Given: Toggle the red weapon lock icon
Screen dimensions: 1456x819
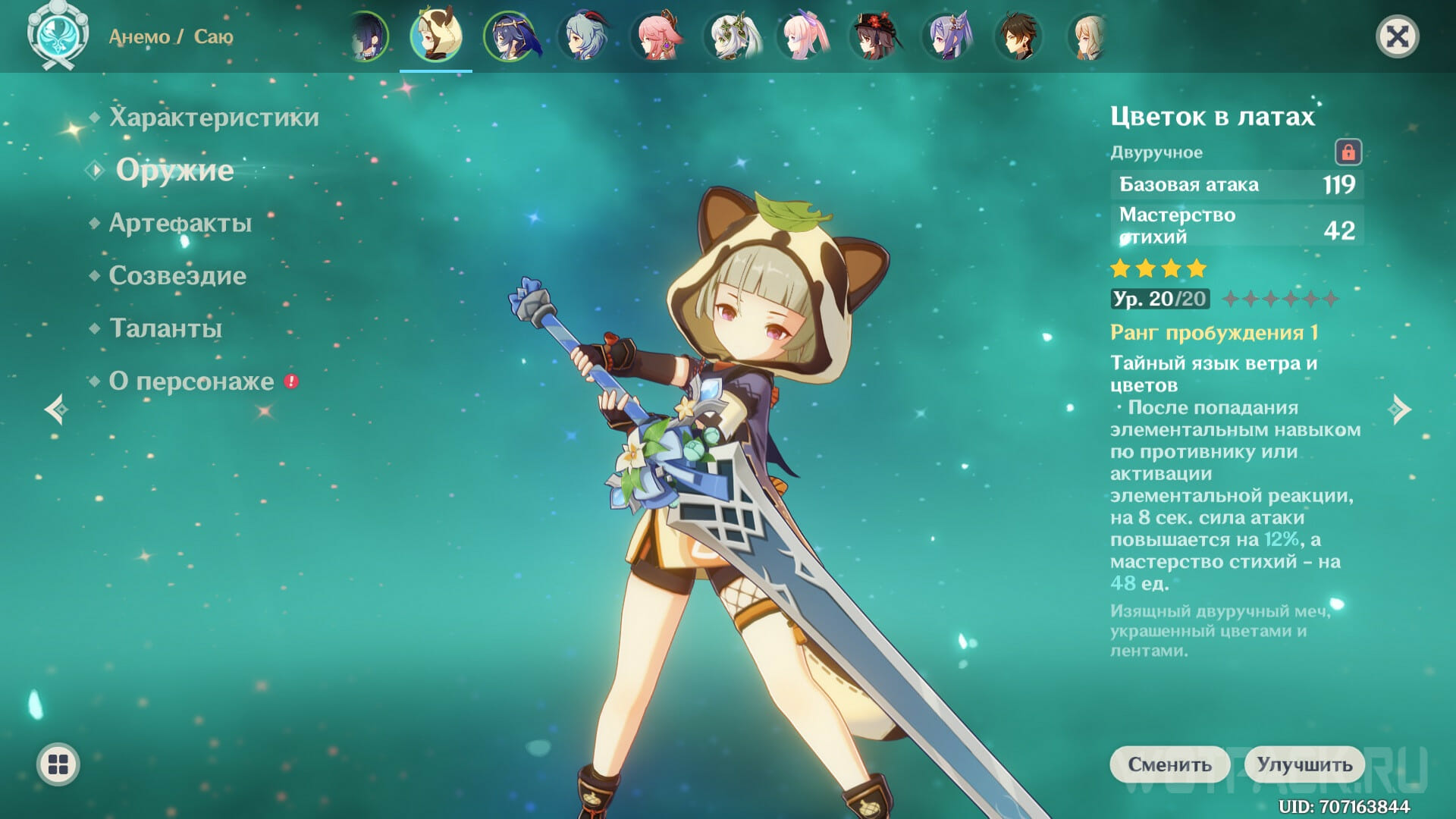Looking at the screenshot, I should click(x=1348, y=152).
